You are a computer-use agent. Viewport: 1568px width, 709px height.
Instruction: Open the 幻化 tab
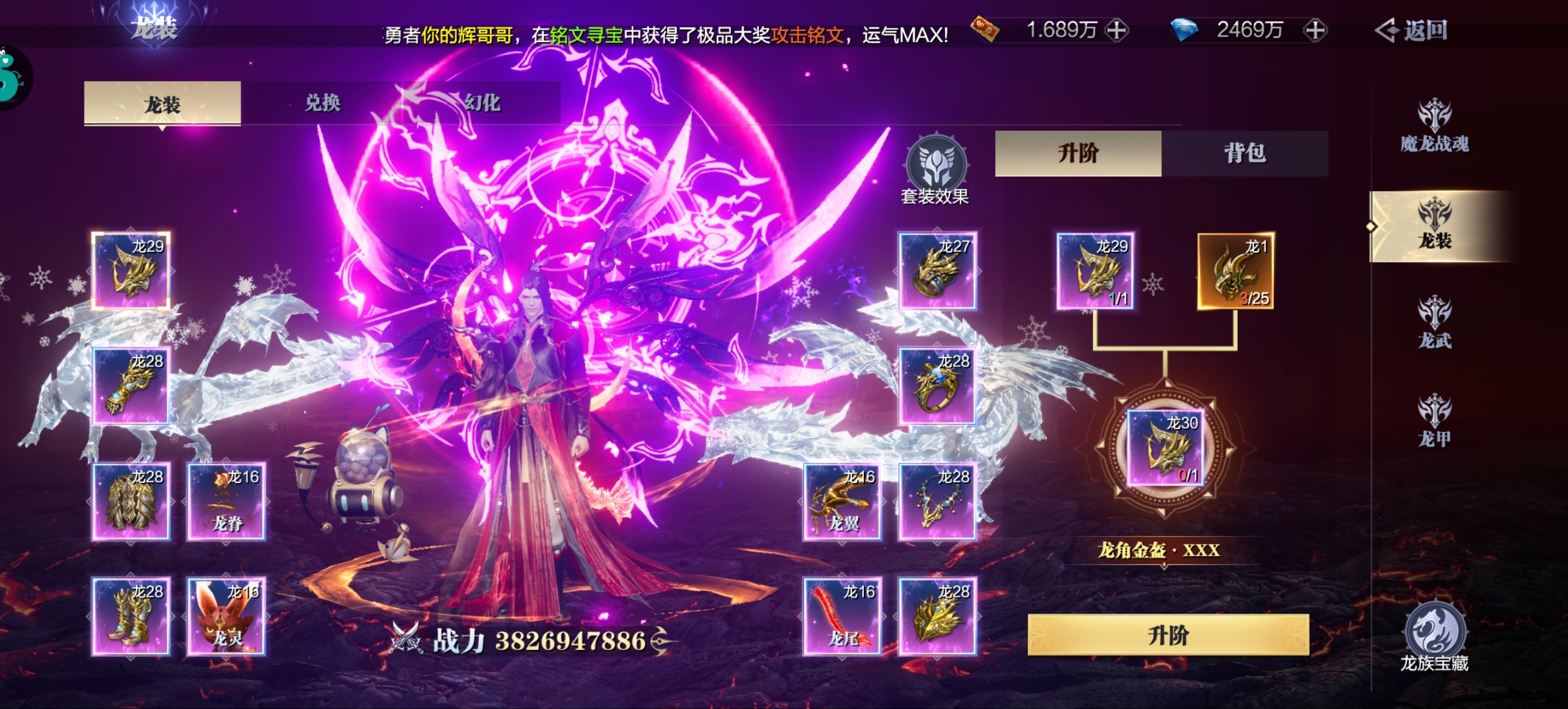[481, 103]
